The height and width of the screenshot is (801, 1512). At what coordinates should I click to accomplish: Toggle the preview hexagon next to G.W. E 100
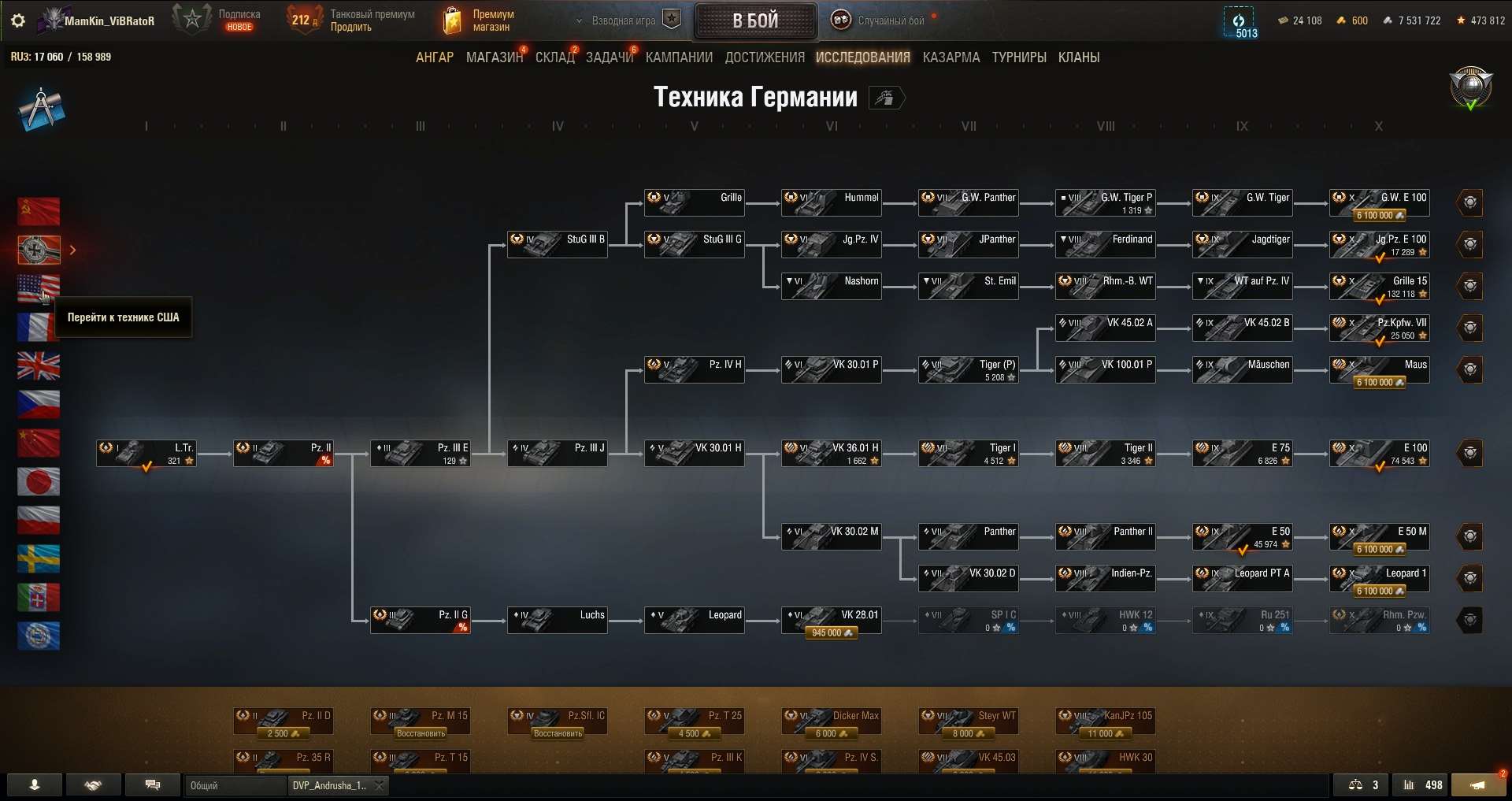click(x=1471, y=202)
